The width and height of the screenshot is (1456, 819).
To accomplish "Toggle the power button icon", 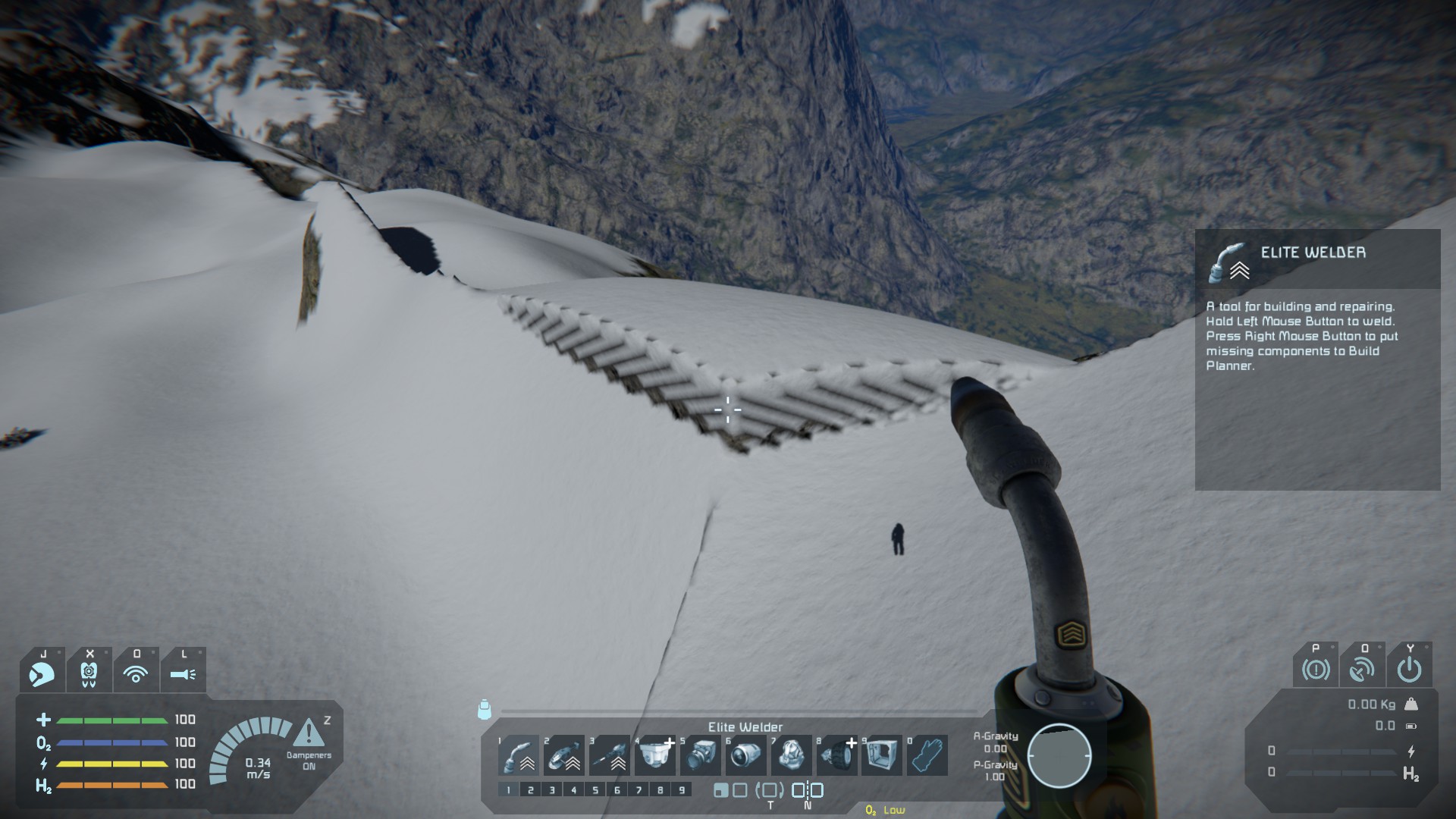I will pyautogui.click(x=1409, y=669).
